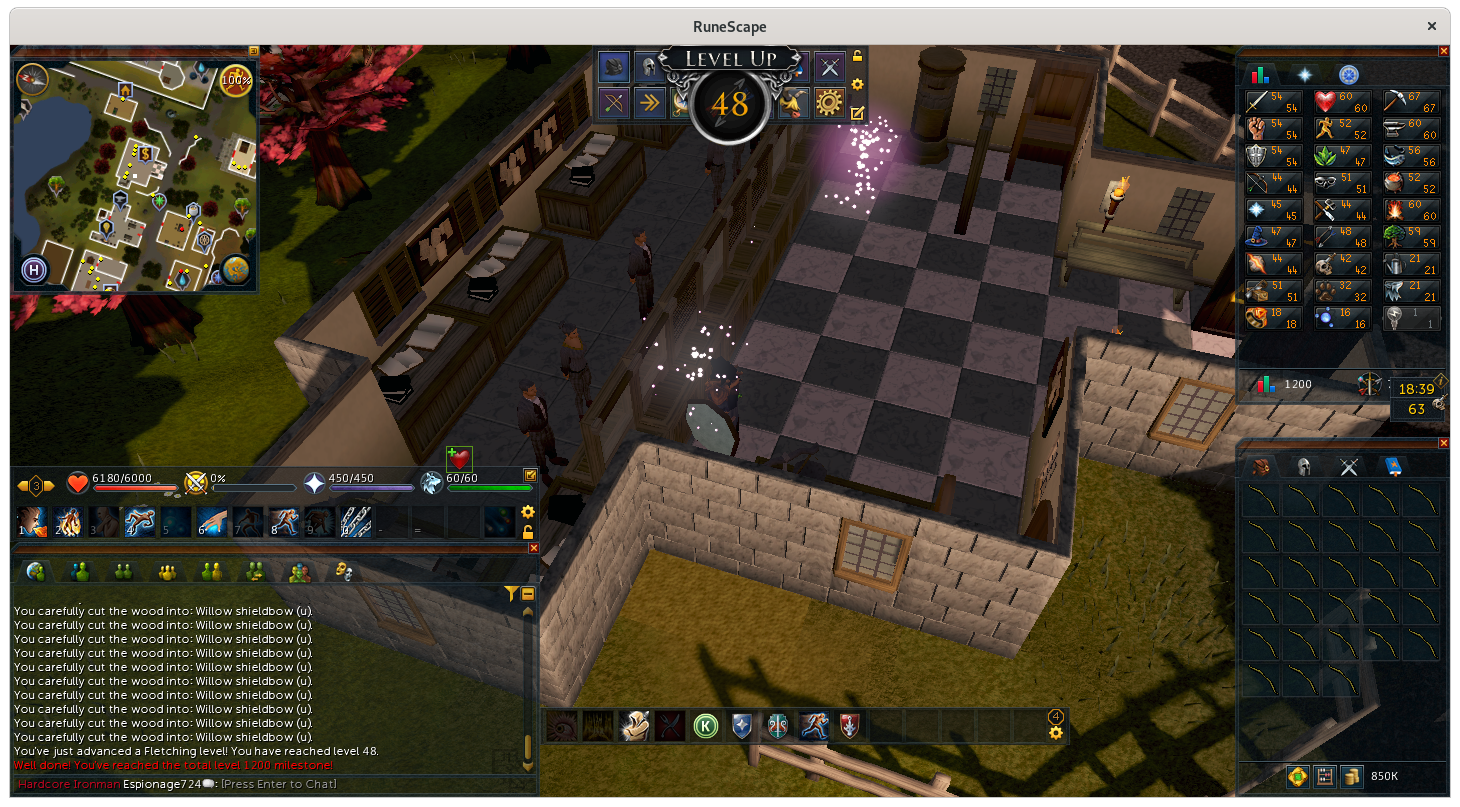Screen dimensions: 1460x807
Task: Close the RuneScape window
Action: click(1432, 27)
